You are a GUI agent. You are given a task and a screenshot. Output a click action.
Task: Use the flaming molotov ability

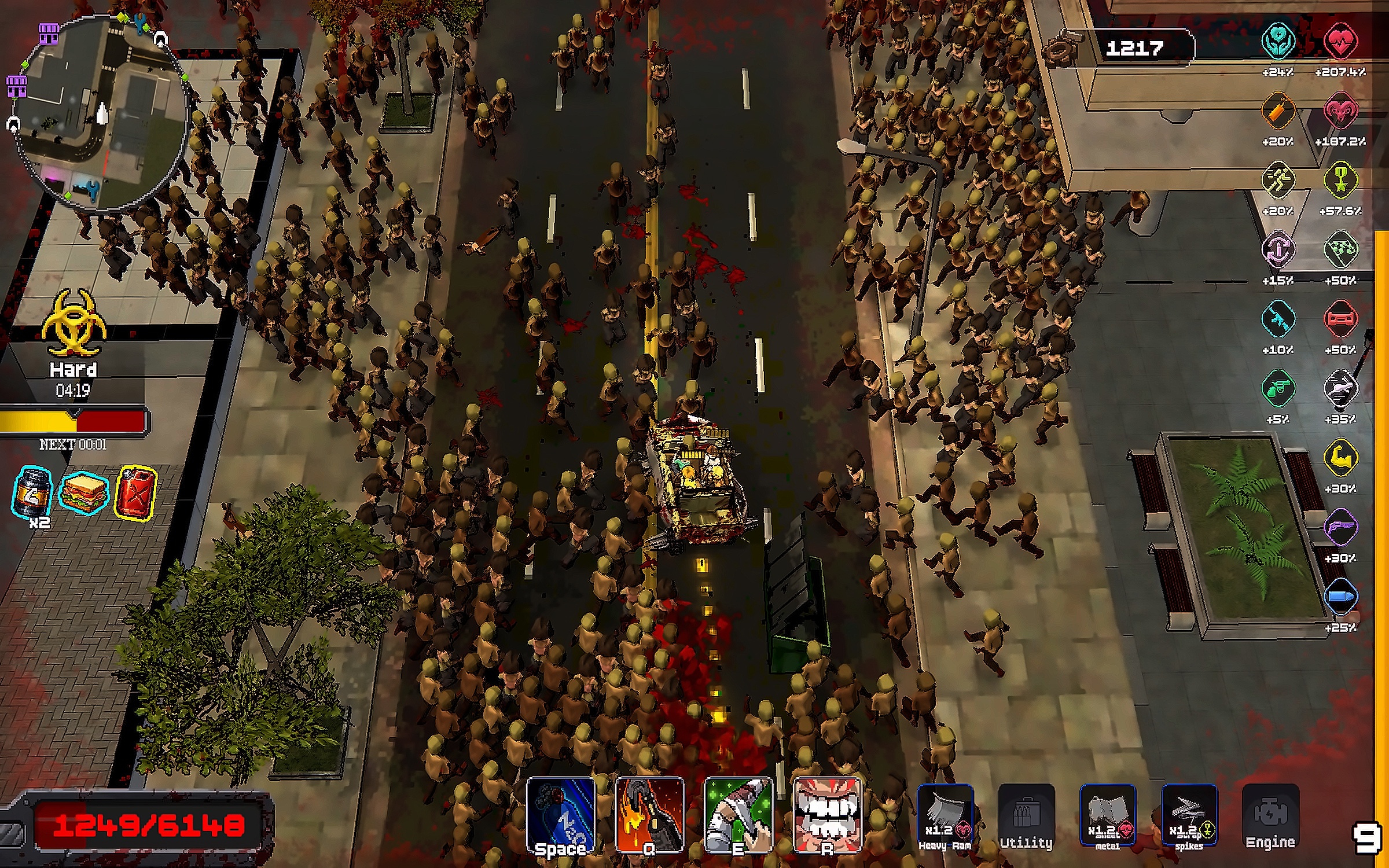click(649, 815)
